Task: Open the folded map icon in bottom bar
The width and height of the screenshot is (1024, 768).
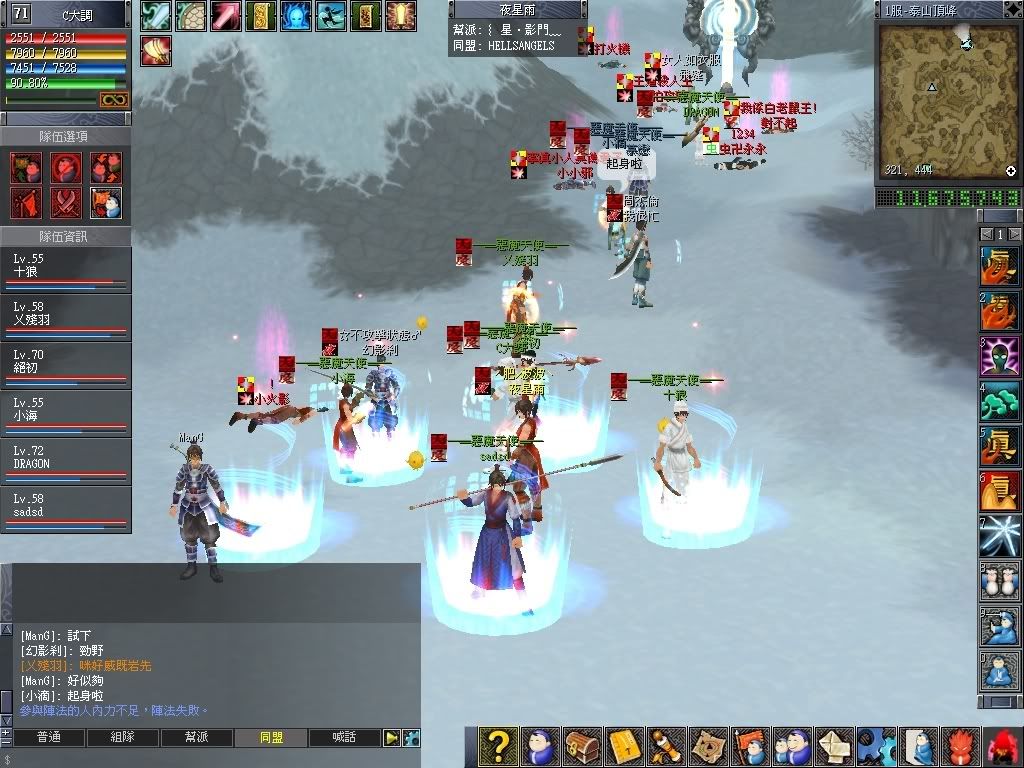Action: coord(708,746)
